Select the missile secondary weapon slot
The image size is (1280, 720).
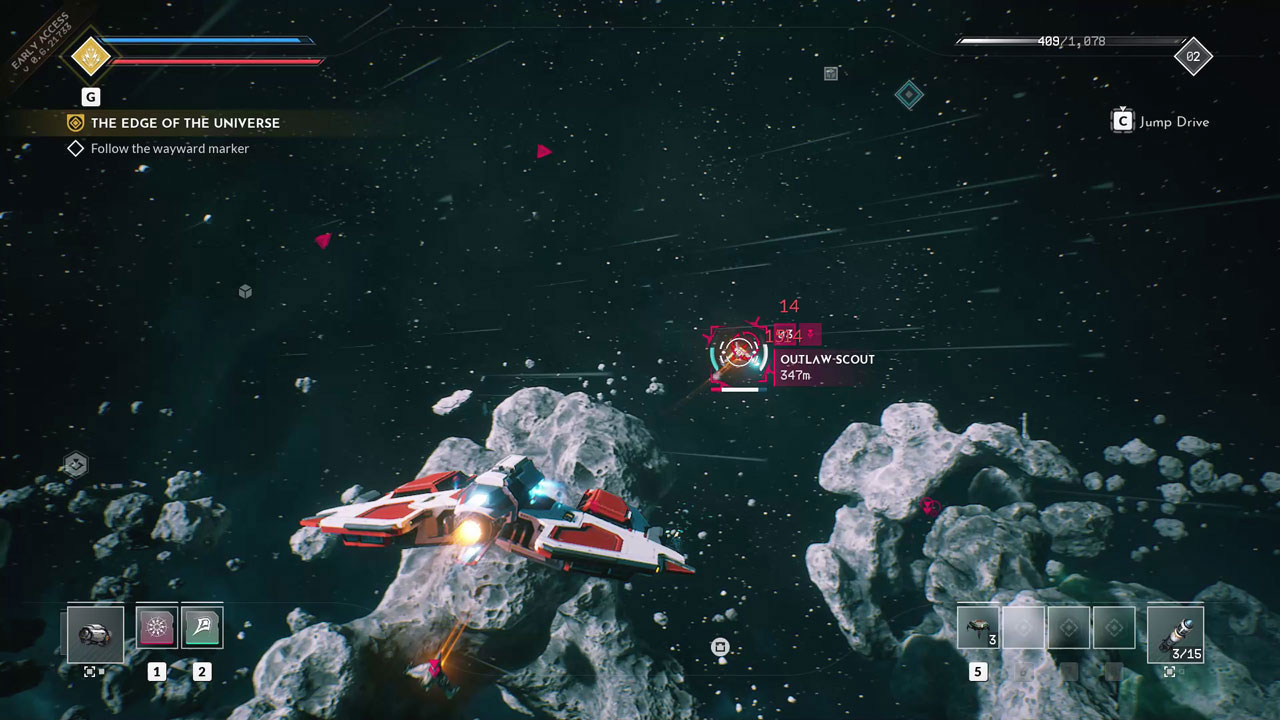point(1175,634)
